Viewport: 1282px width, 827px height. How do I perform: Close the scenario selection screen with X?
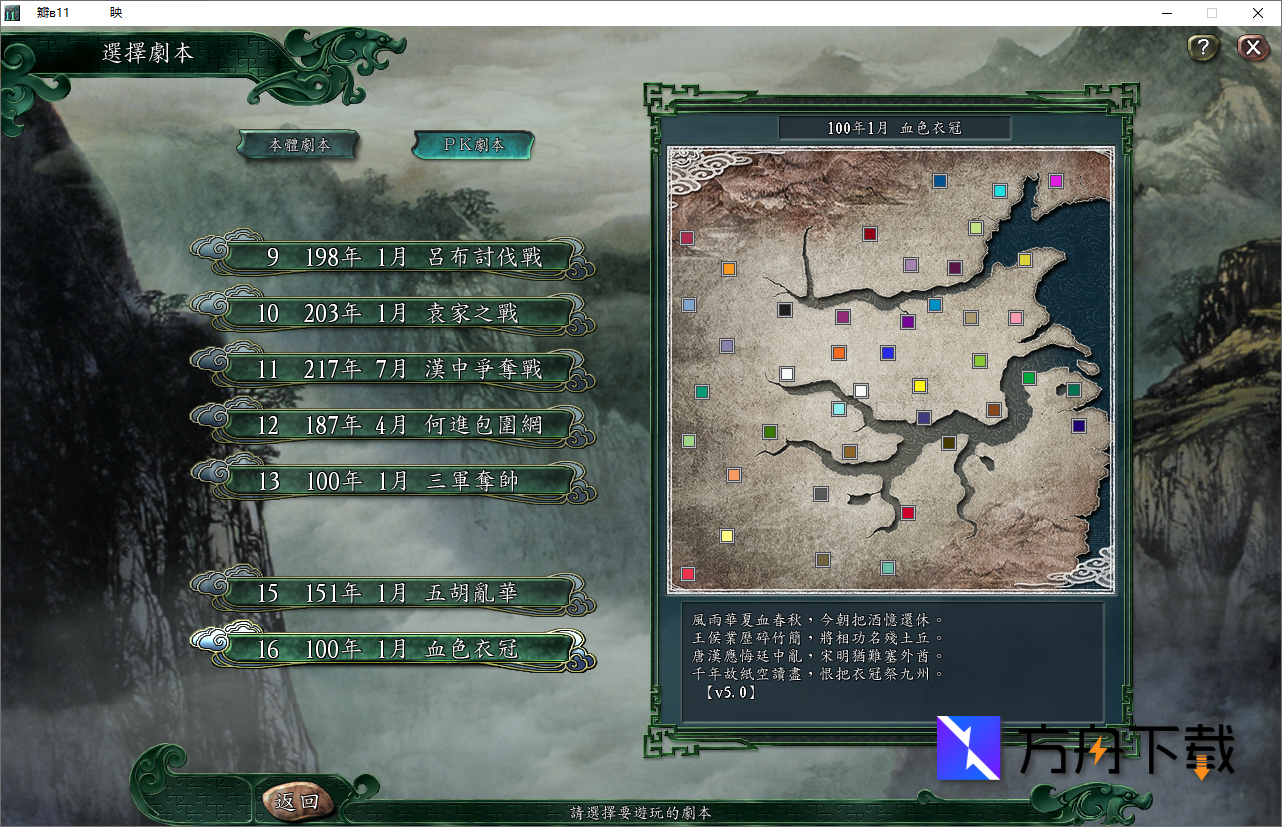(x=1252, y=47)
